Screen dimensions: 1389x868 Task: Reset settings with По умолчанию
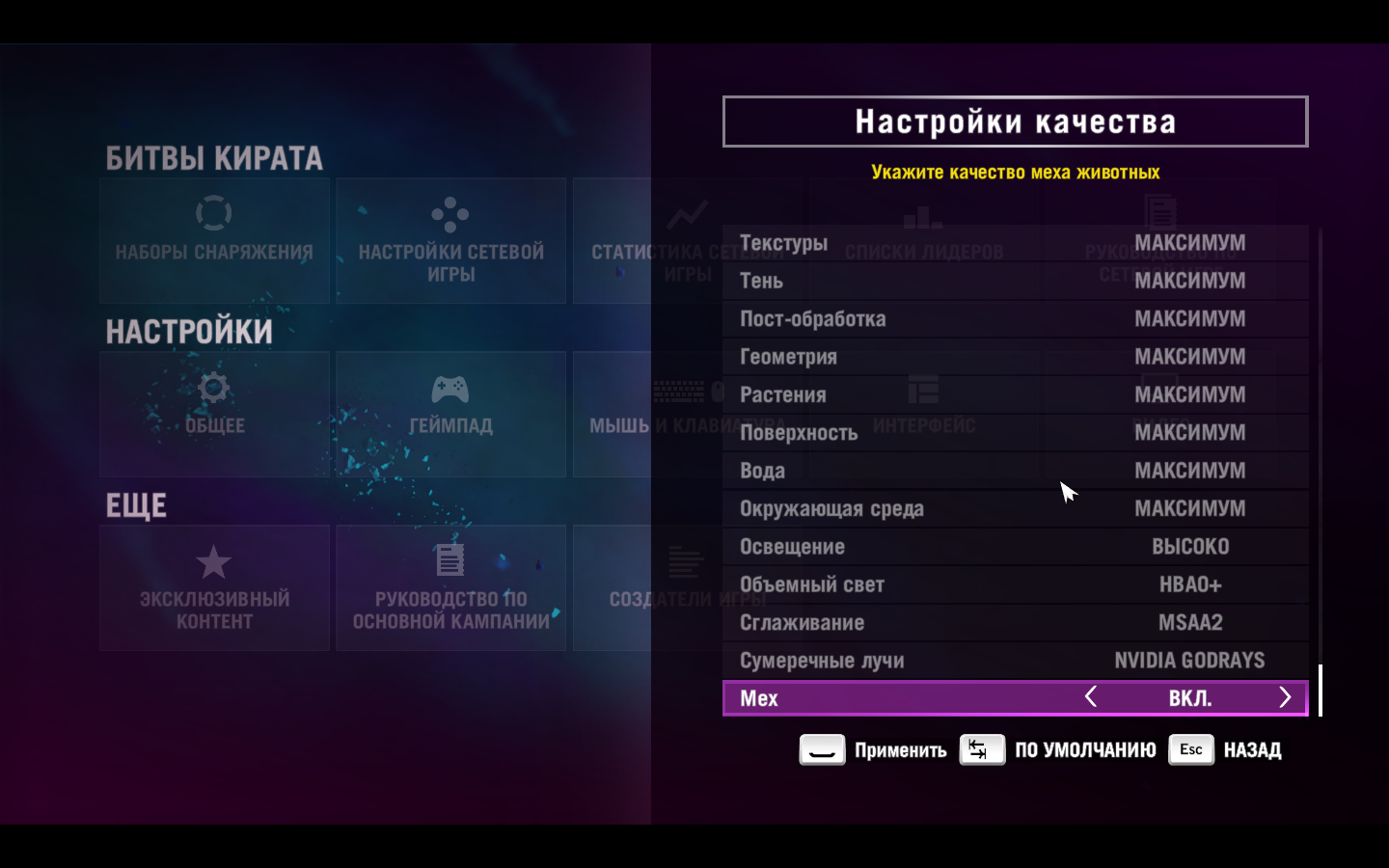[x=1058, y=749]
